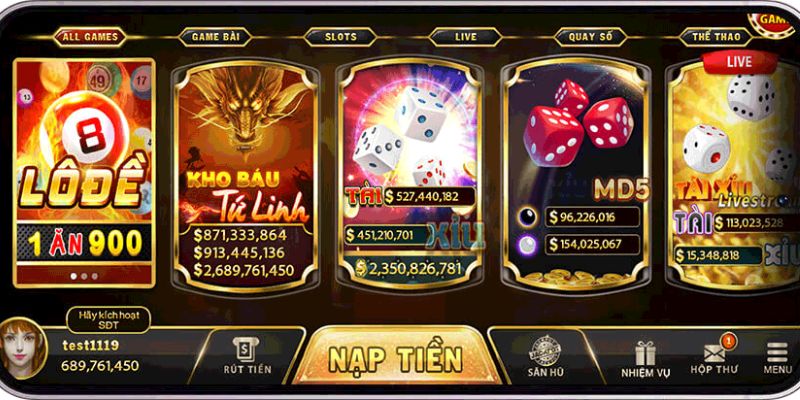
Task: Open the MENU hamburger button
Action: [777, 357]
